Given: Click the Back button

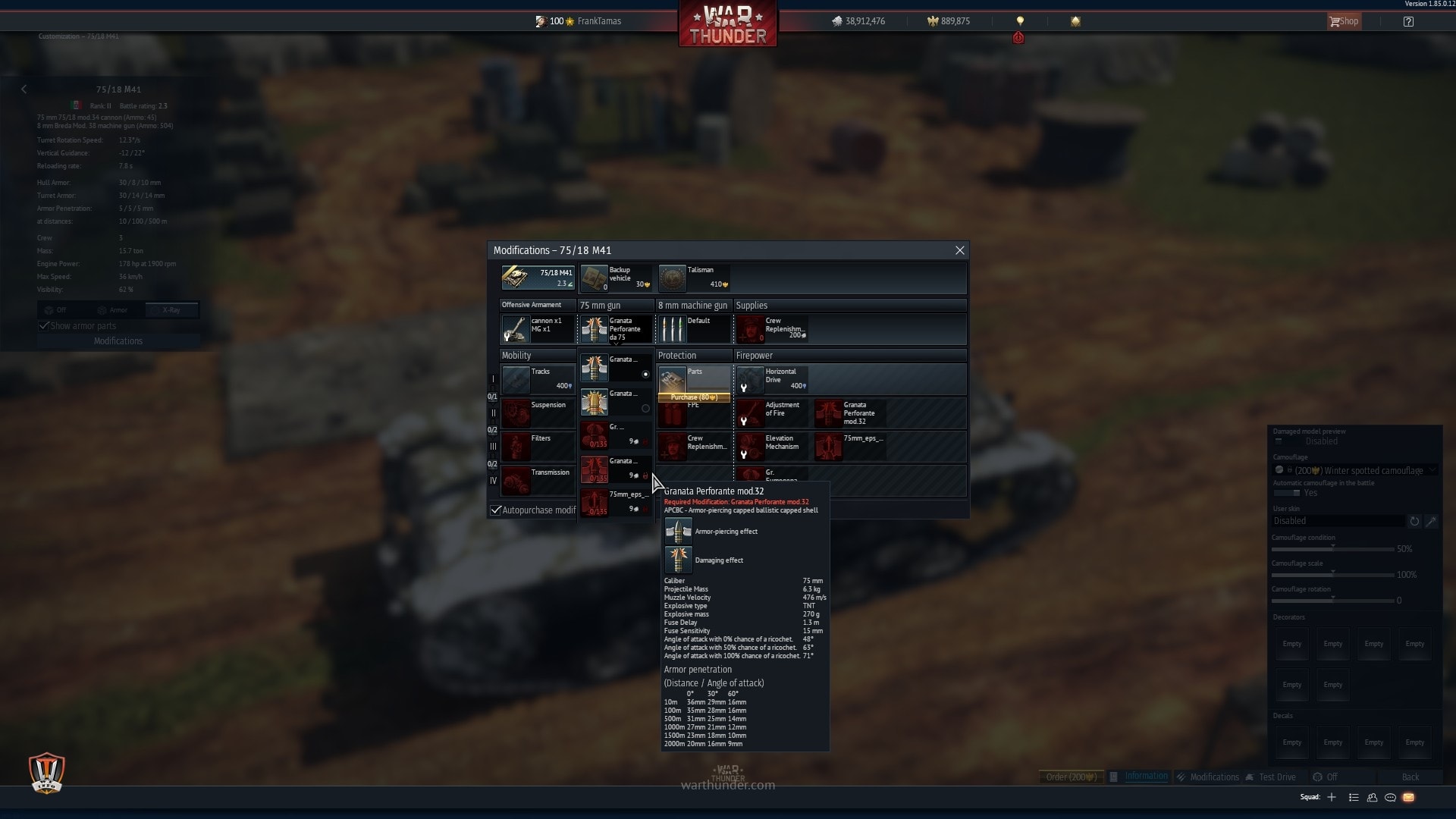Looking at the screenshot, I should (x=1410, y=777).
